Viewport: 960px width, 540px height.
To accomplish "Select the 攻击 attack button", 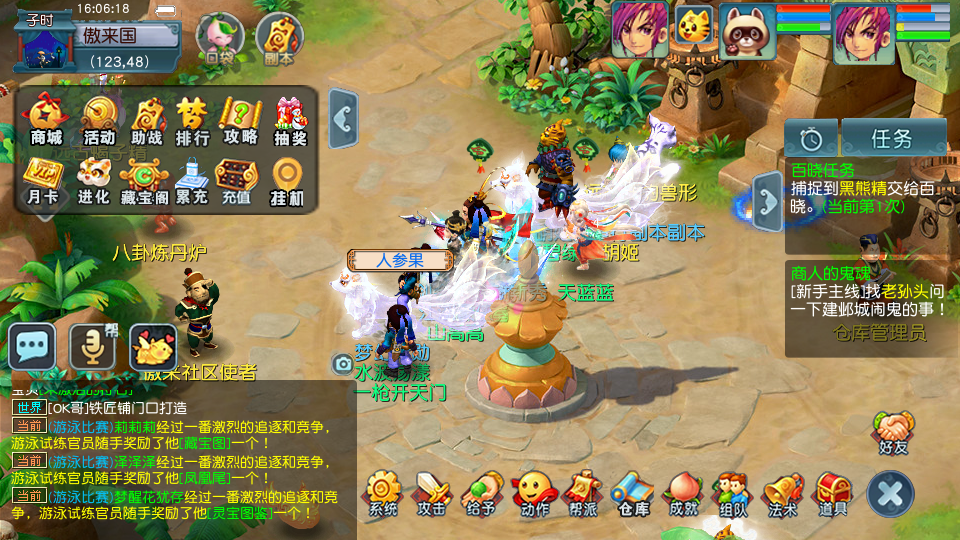I will tap(432, 494).
